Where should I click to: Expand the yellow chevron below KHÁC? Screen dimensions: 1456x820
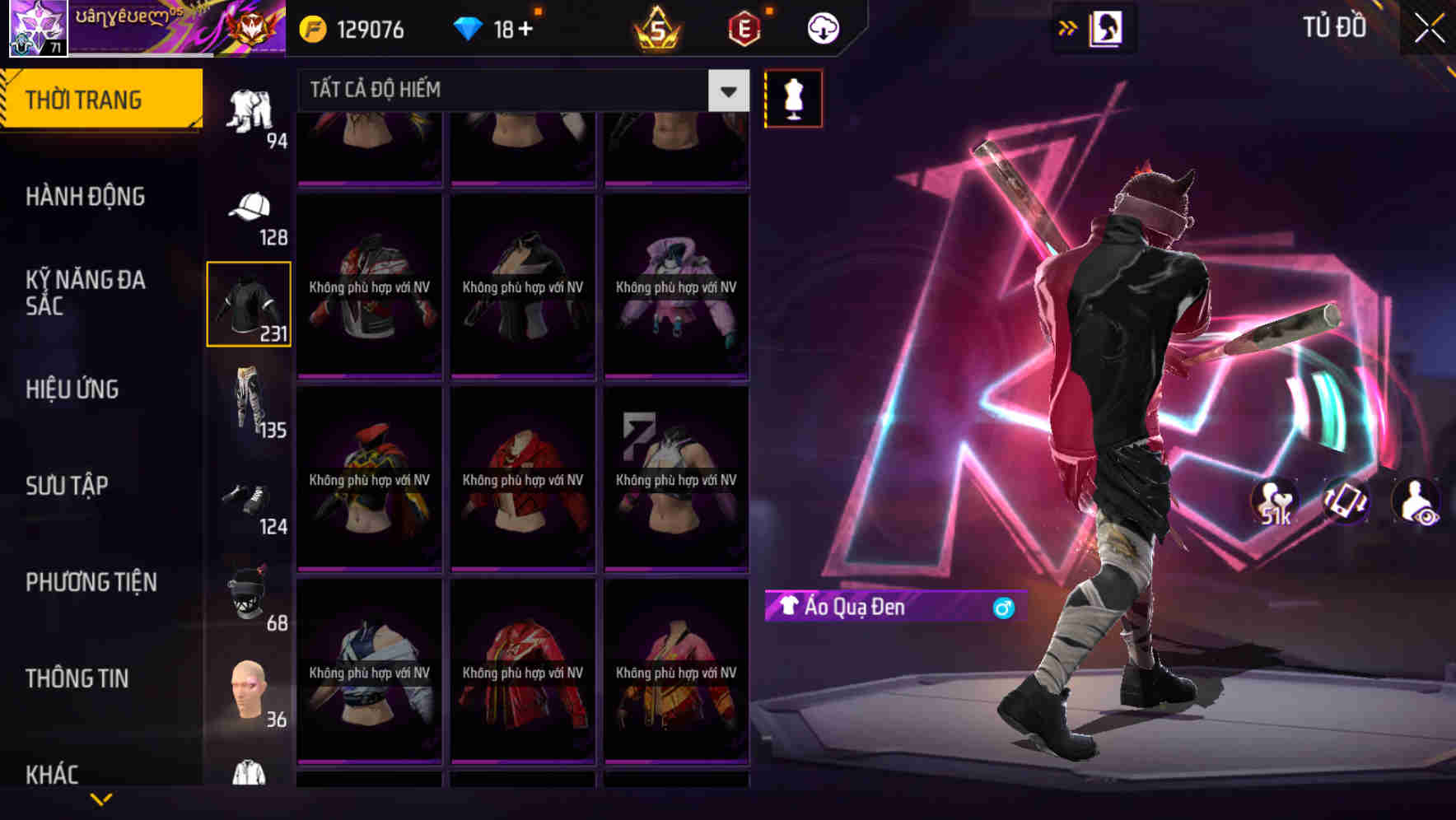pos(101,797)
